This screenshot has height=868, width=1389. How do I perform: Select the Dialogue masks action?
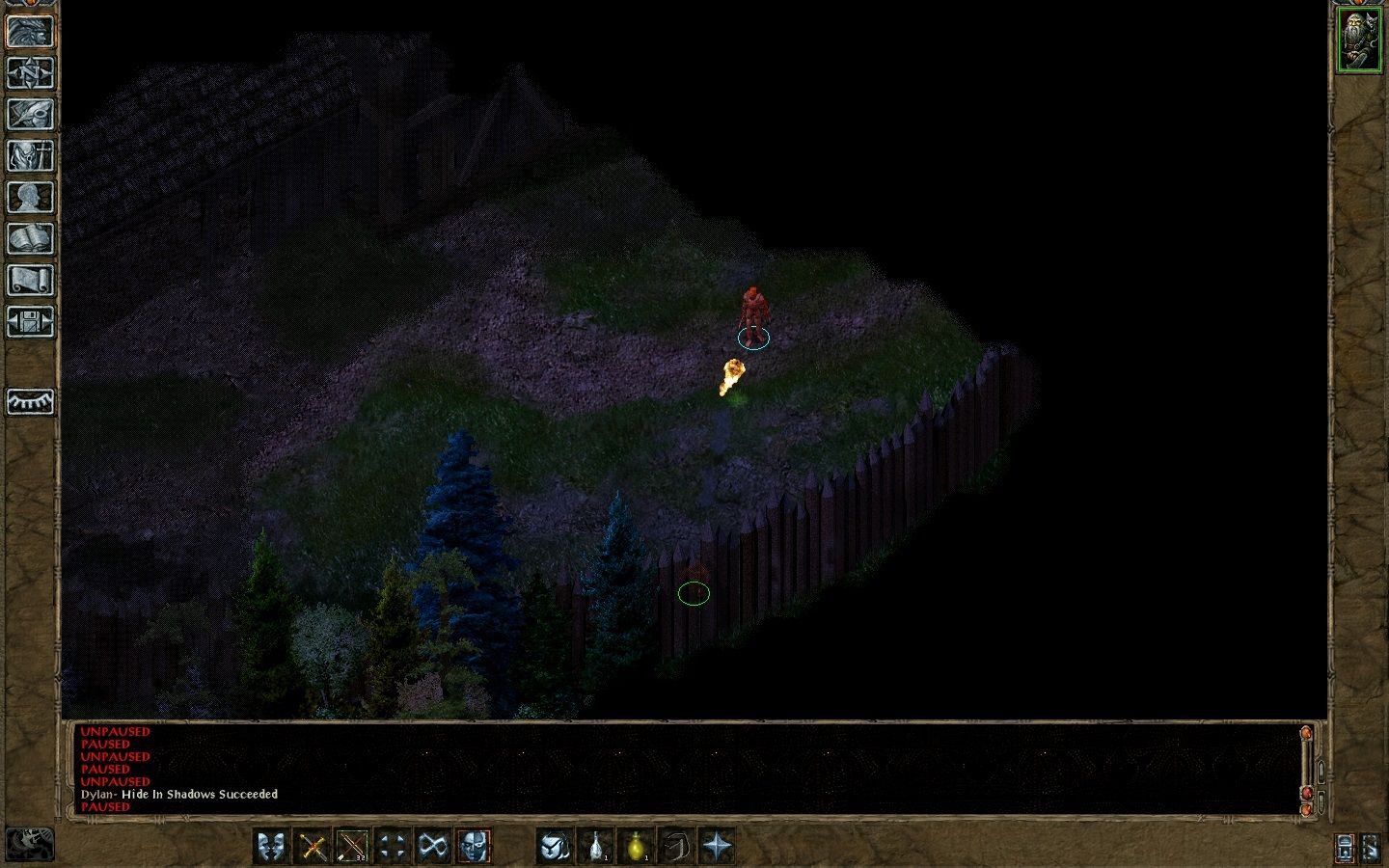273,846
